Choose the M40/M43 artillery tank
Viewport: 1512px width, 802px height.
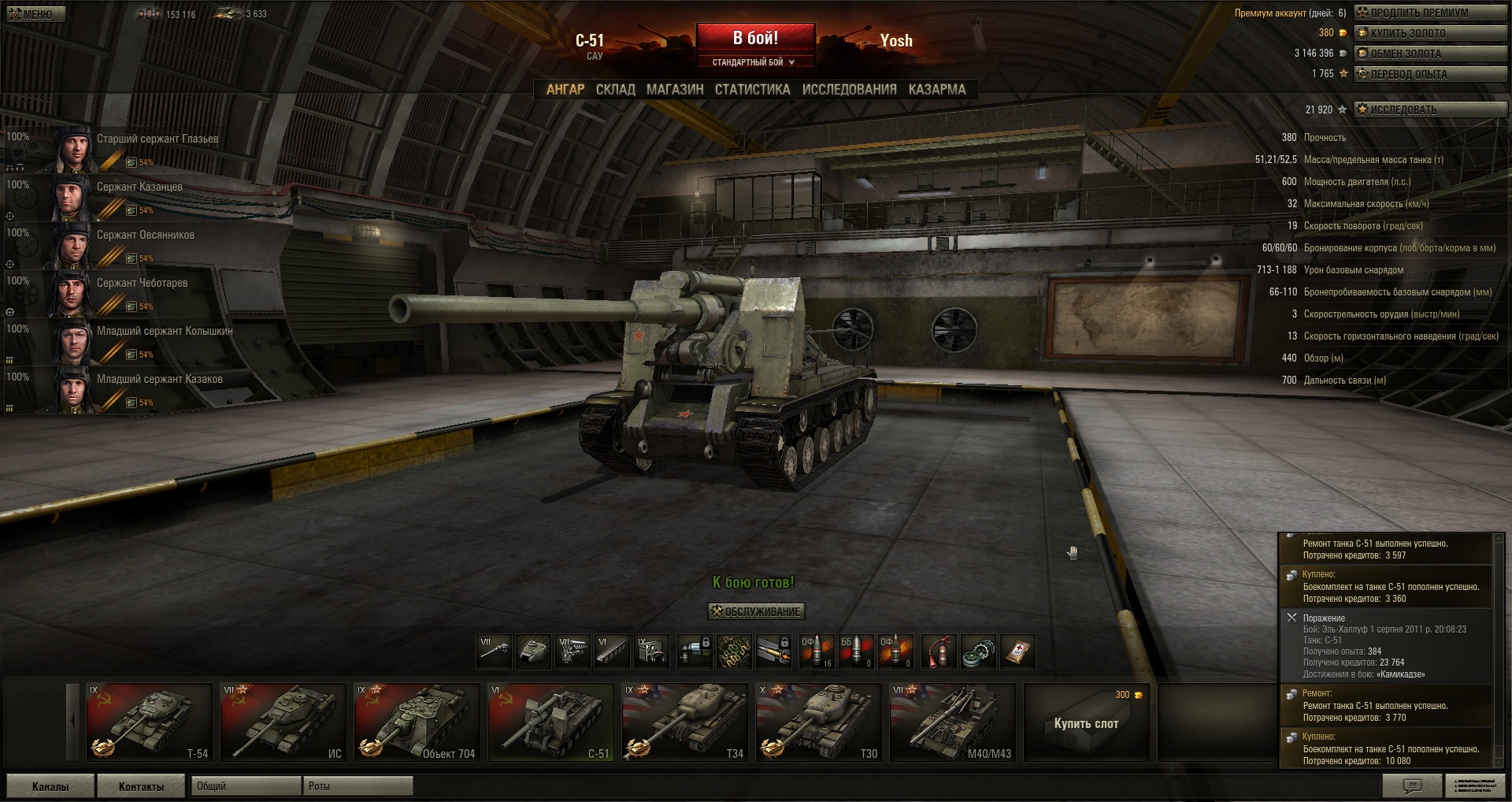click(x=952, y=722)
